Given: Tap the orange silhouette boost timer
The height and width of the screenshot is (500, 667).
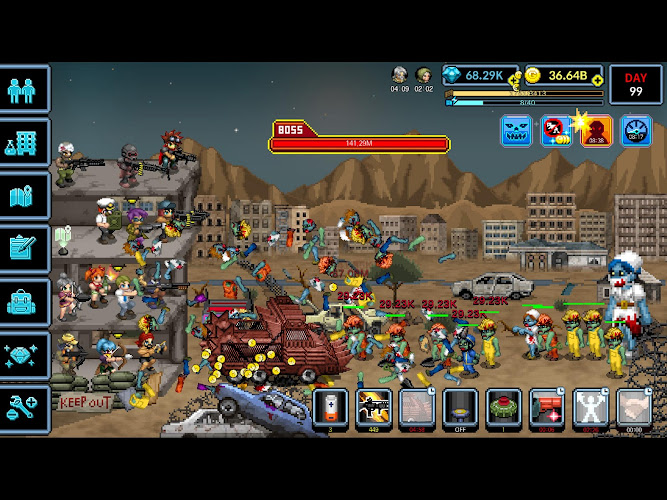Looking at the screenshot, I should point(597,131).
